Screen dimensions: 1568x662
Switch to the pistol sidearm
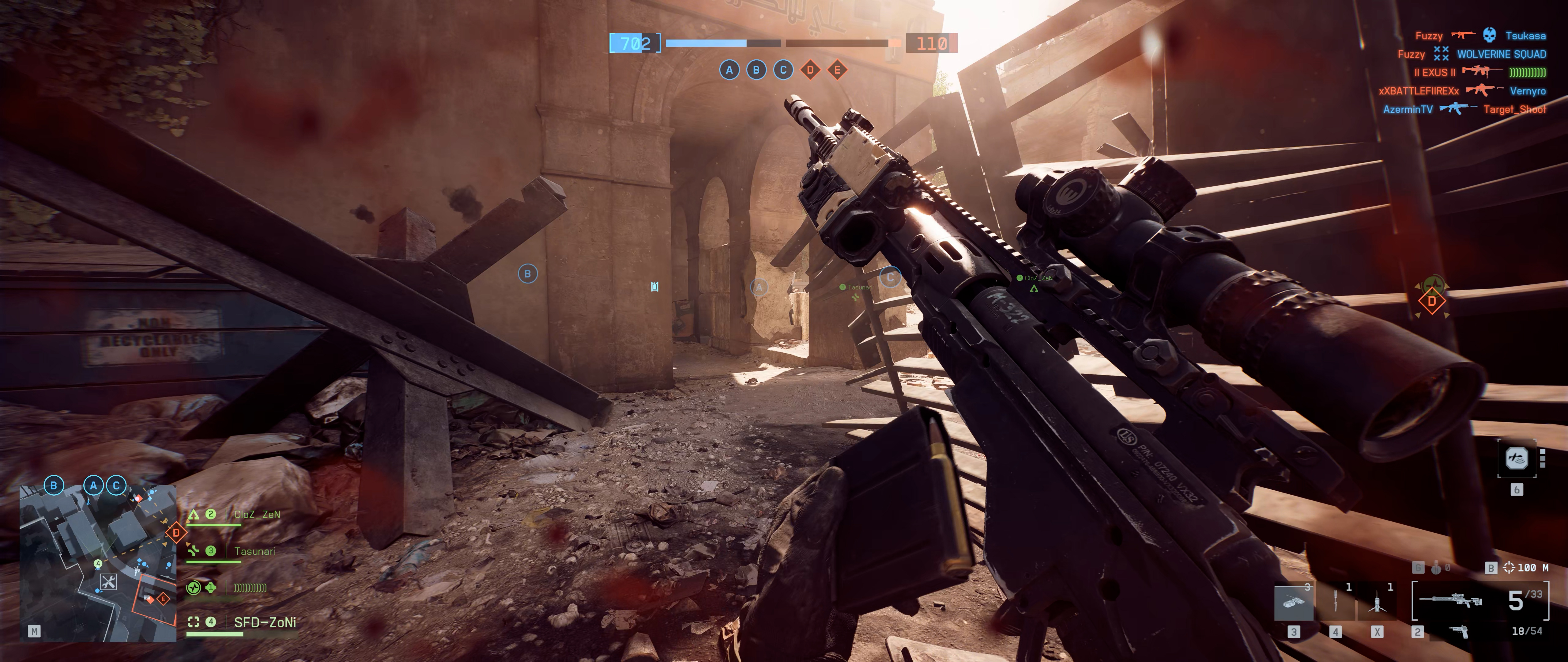coord(1459,632)
